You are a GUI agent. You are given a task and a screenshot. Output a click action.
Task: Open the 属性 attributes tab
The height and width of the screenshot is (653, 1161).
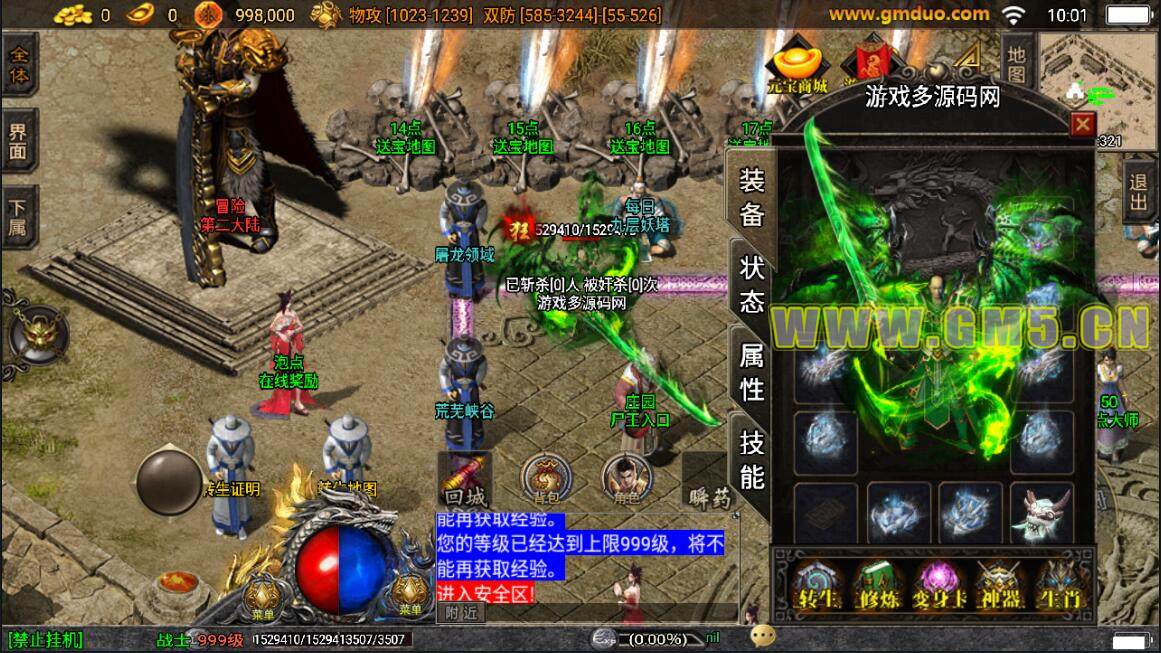click(752, 371)
